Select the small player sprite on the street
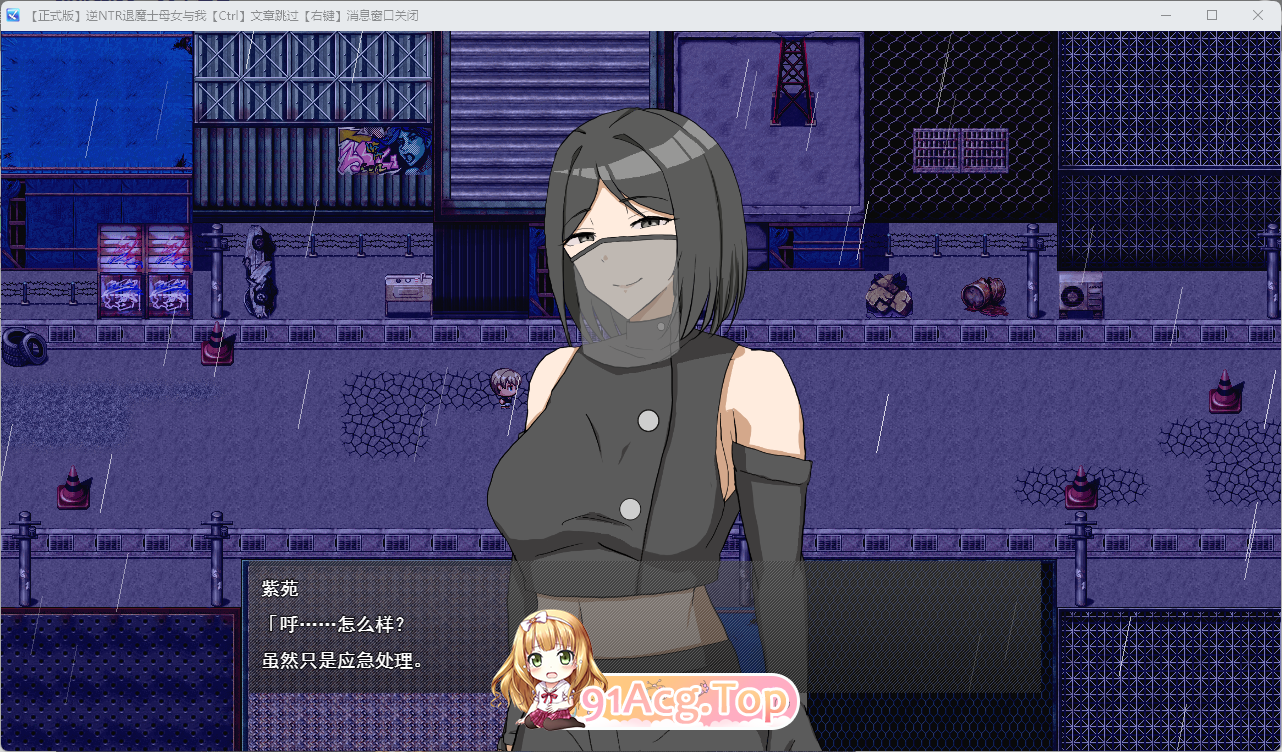 pos(505,385)
